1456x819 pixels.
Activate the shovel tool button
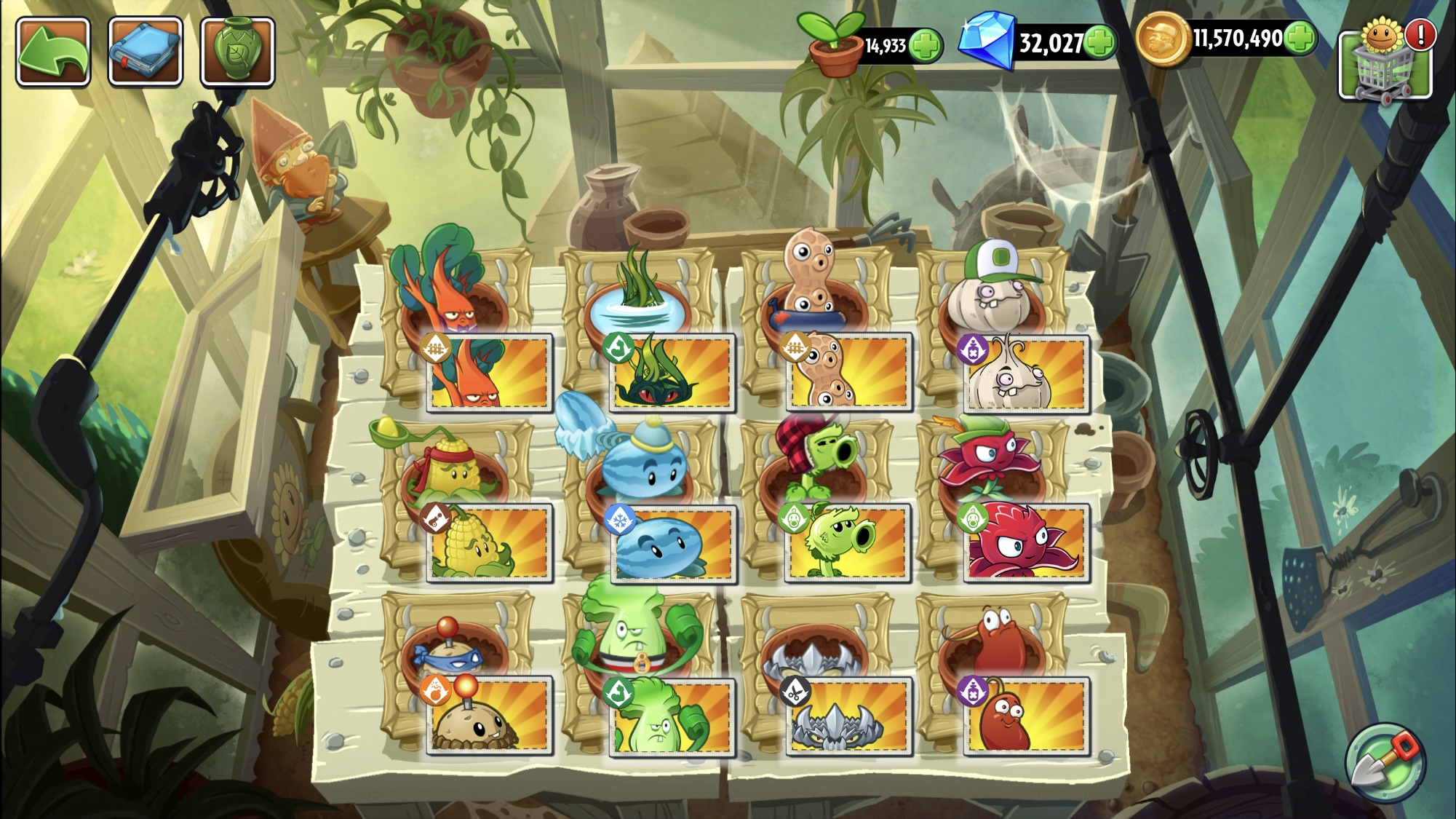1385,762
